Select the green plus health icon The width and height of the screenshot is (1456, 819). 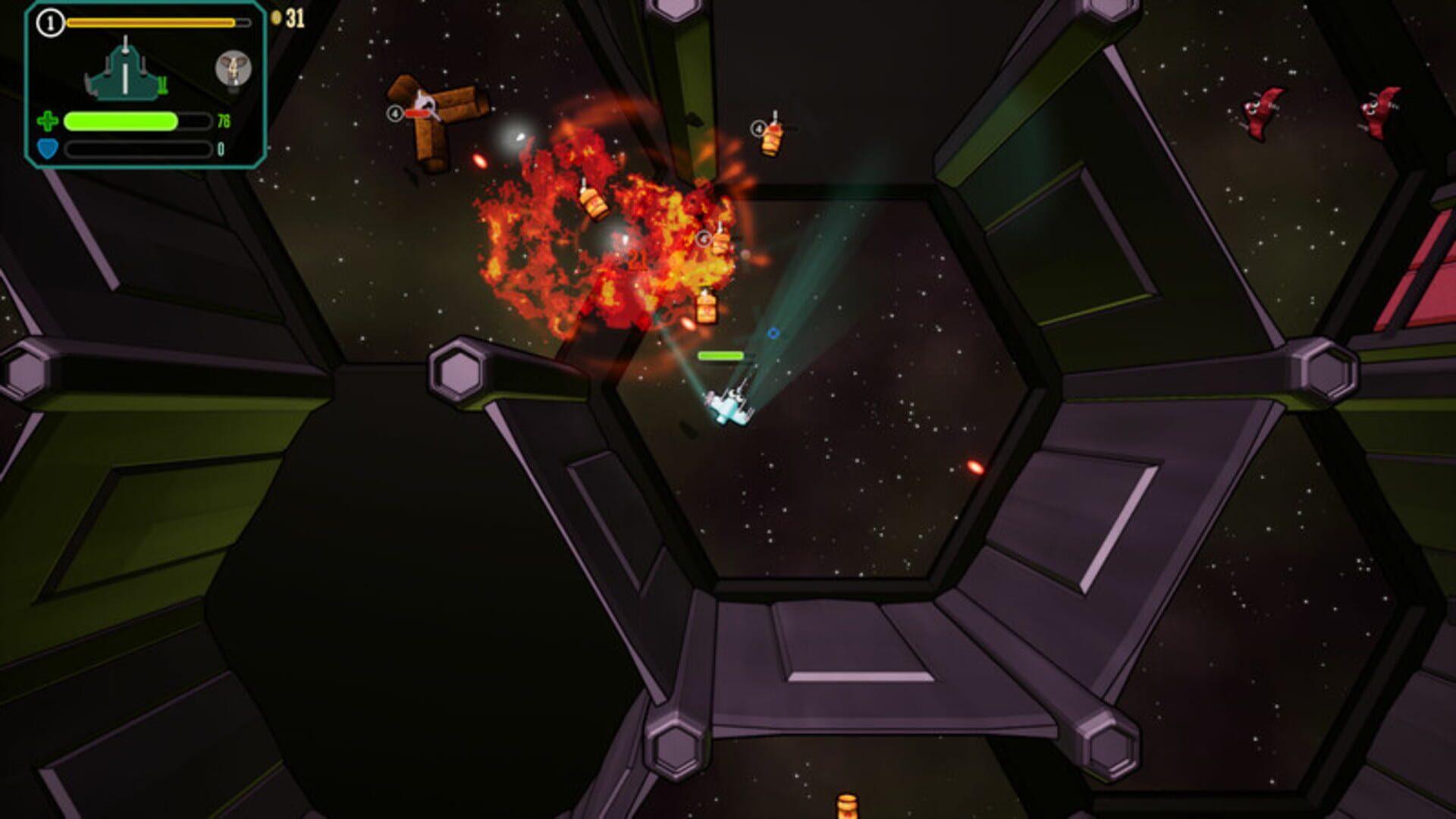point(47,121)
